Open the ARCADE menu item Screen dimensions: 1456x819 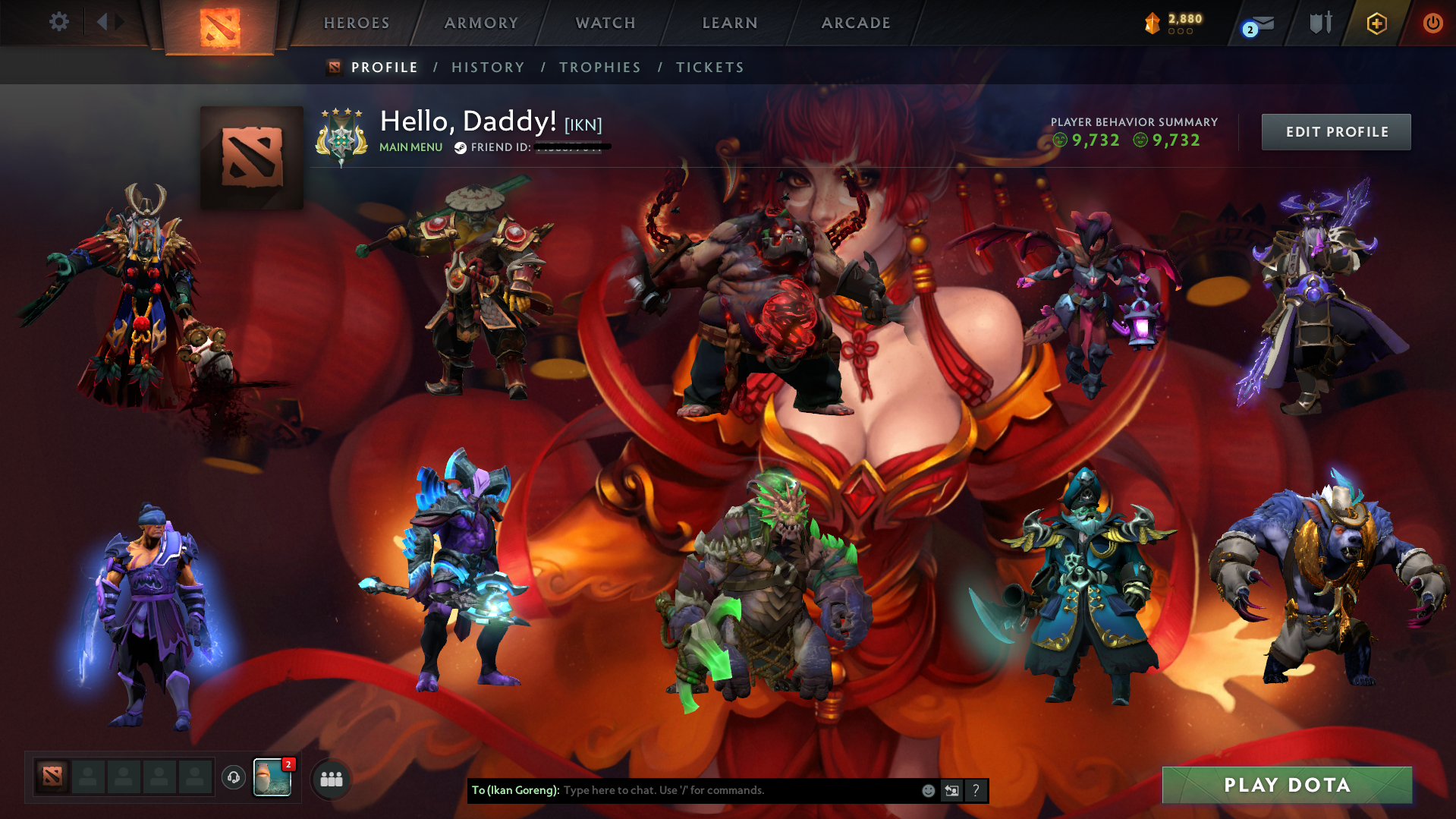[x=856, y=23]
